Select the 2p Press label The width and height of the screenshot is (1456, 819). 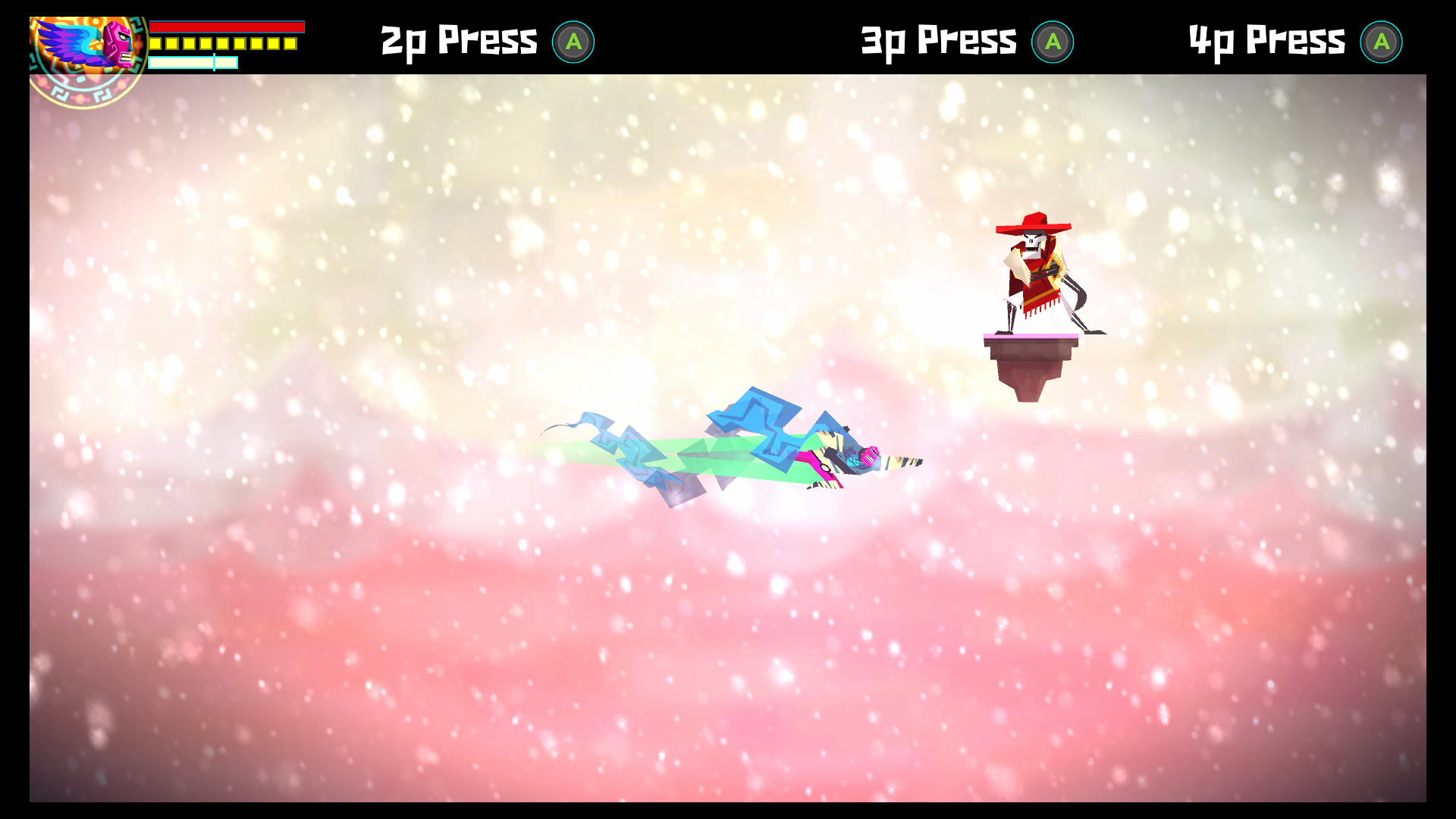coord(459,41)
